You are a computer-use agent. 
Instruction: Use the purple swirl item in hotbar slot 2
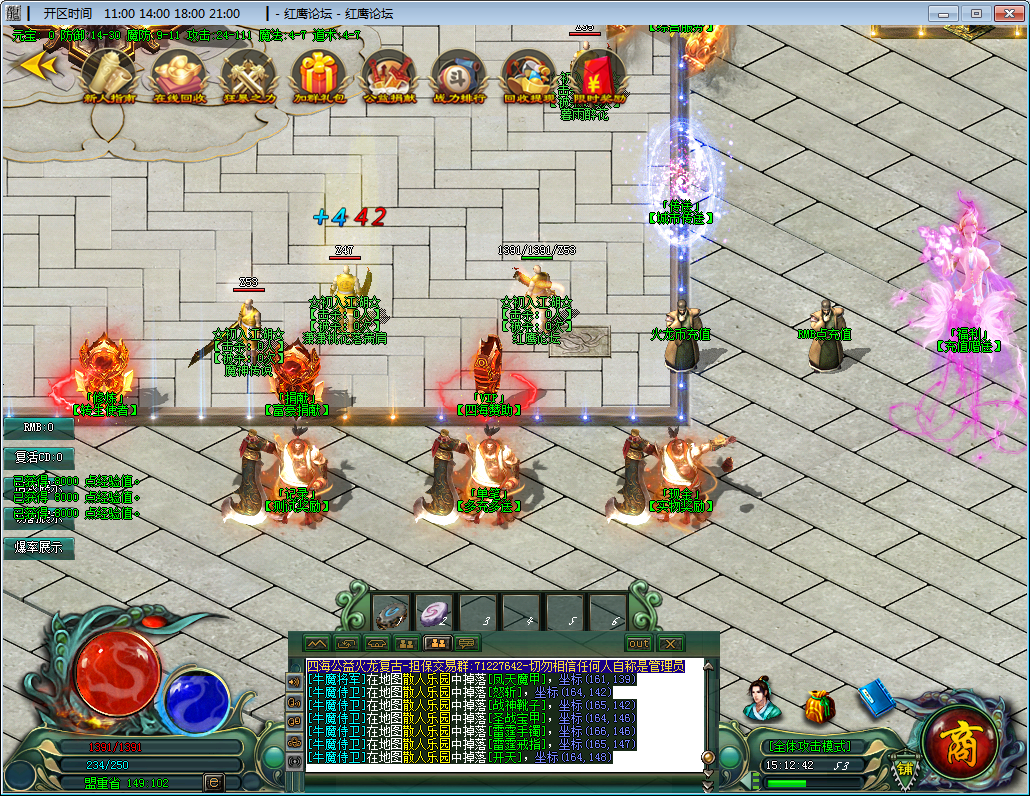pos(434,612)
